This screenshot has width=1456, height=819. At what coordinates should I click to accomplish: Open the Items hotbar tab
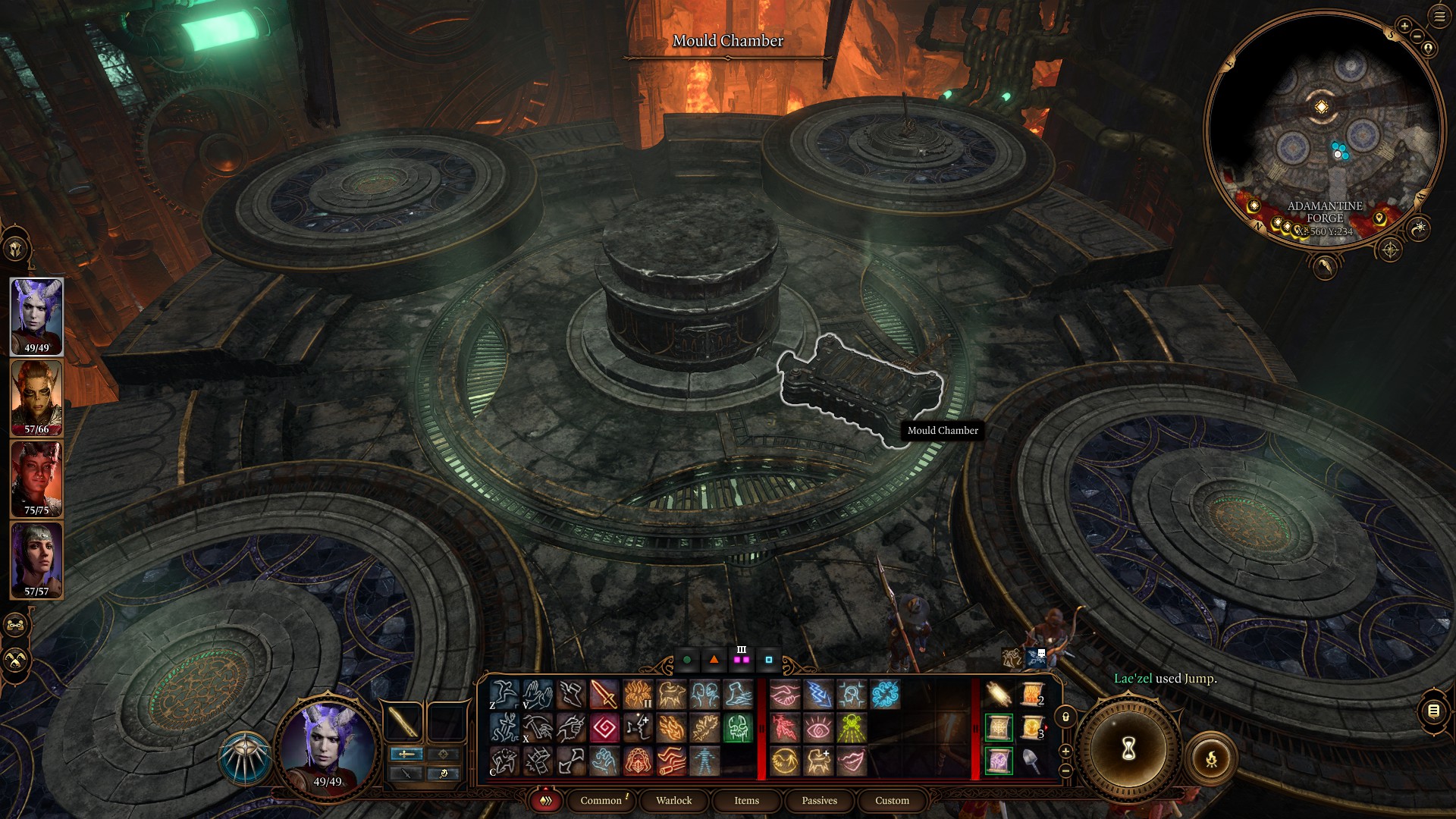[746, 800]
